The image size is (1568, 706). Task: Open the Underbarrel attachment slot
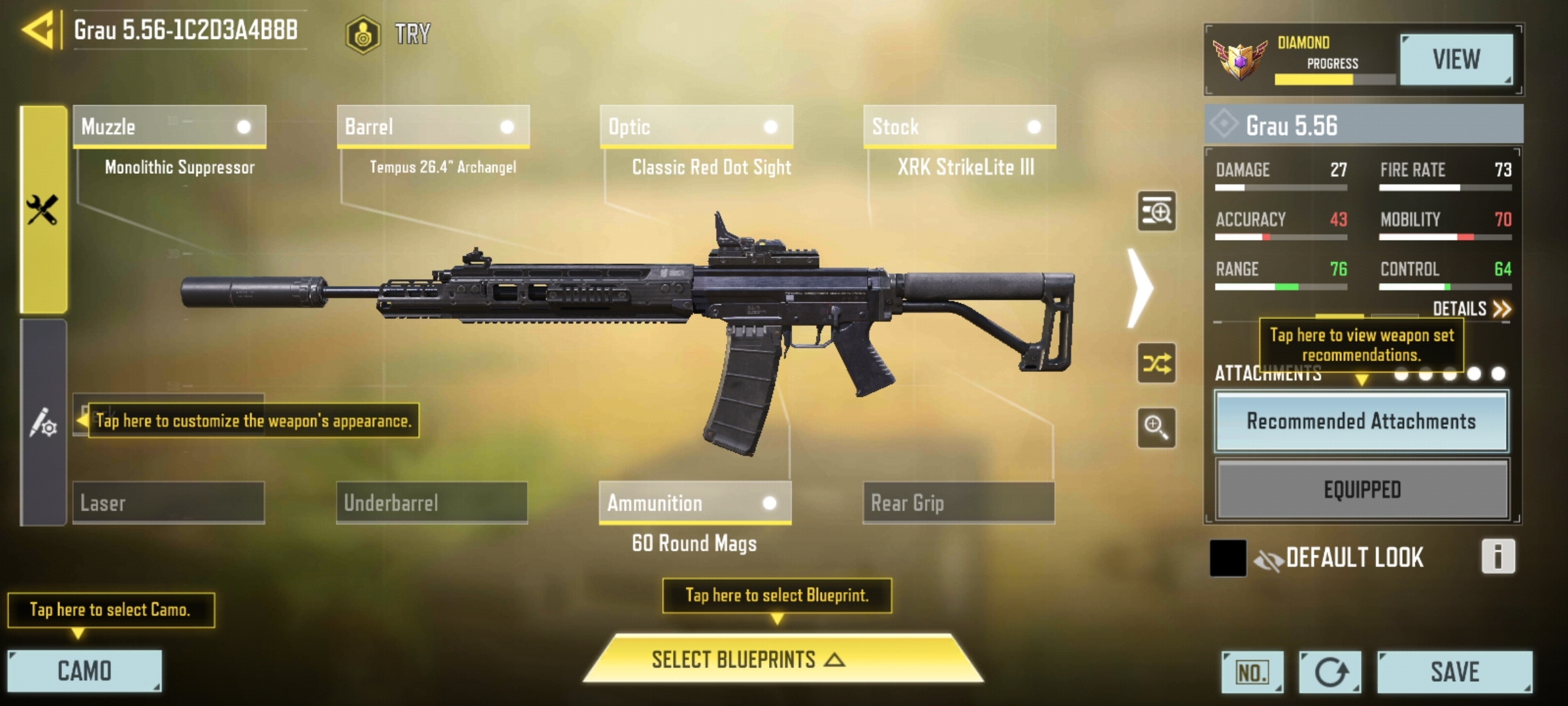point(432,503)
